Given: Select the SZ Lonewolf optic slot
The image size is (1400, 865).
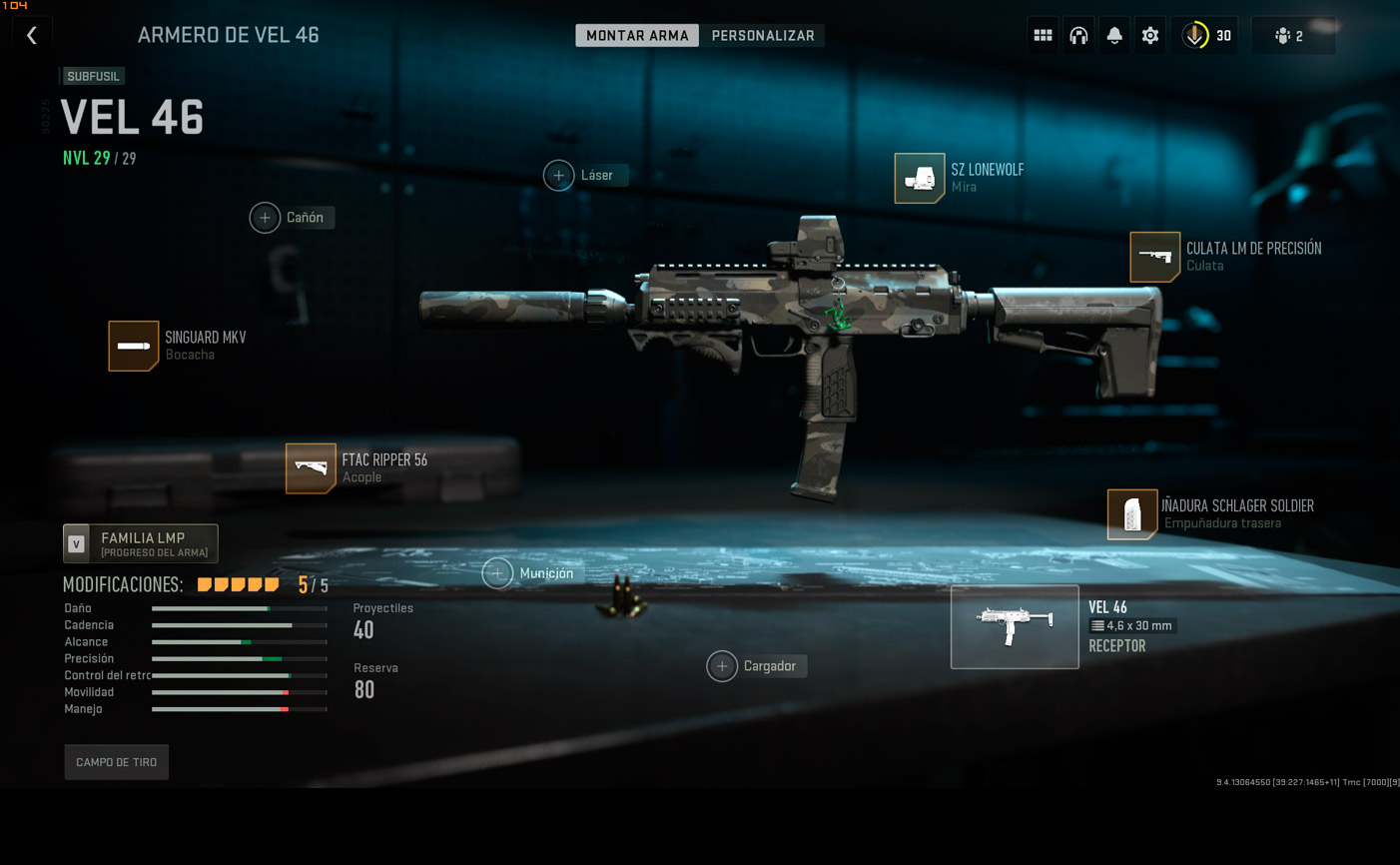Looking at the screenshot, I should (x=919, y=178).
